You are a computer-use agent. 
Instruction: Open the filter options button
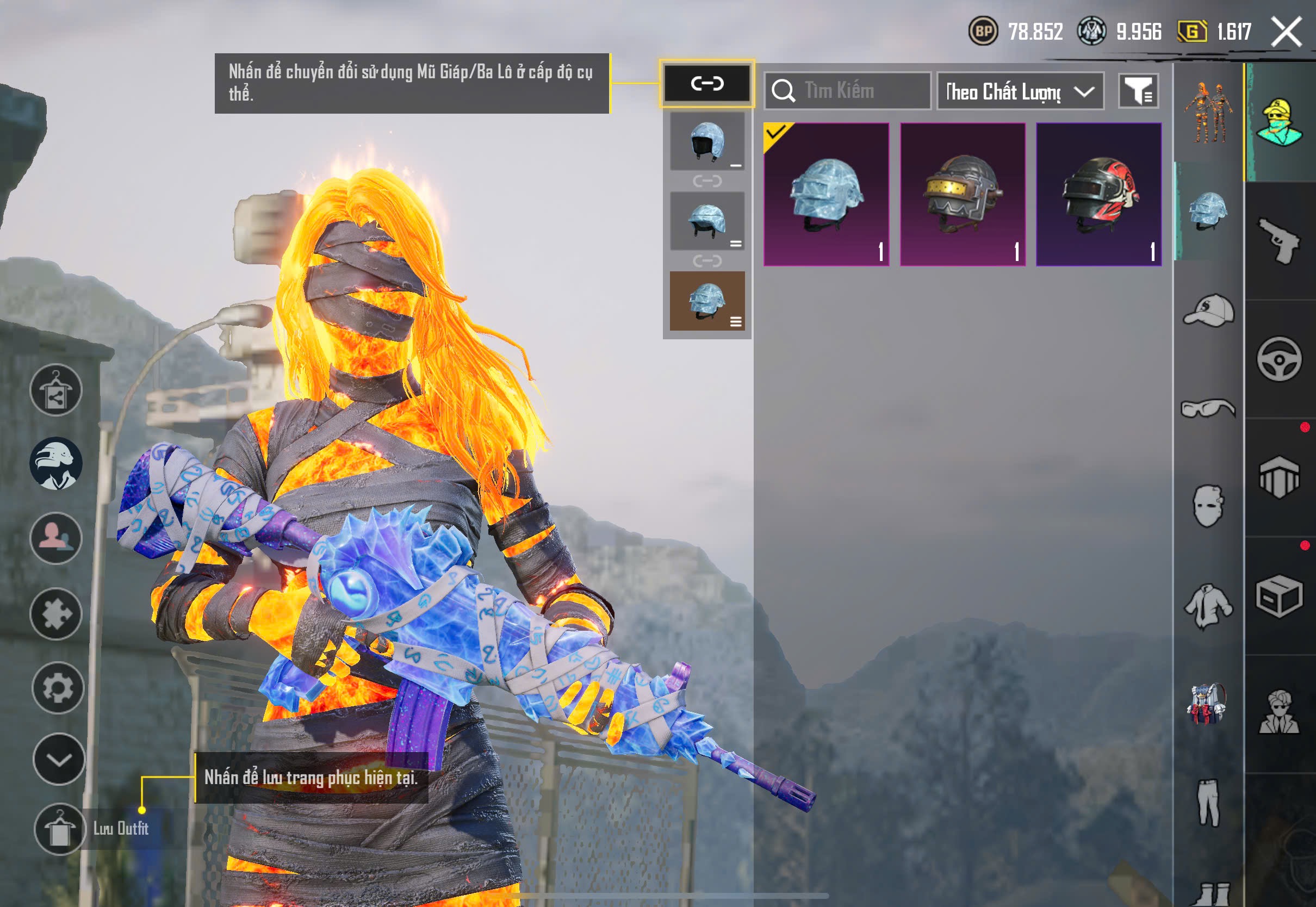pos(1139,91)
